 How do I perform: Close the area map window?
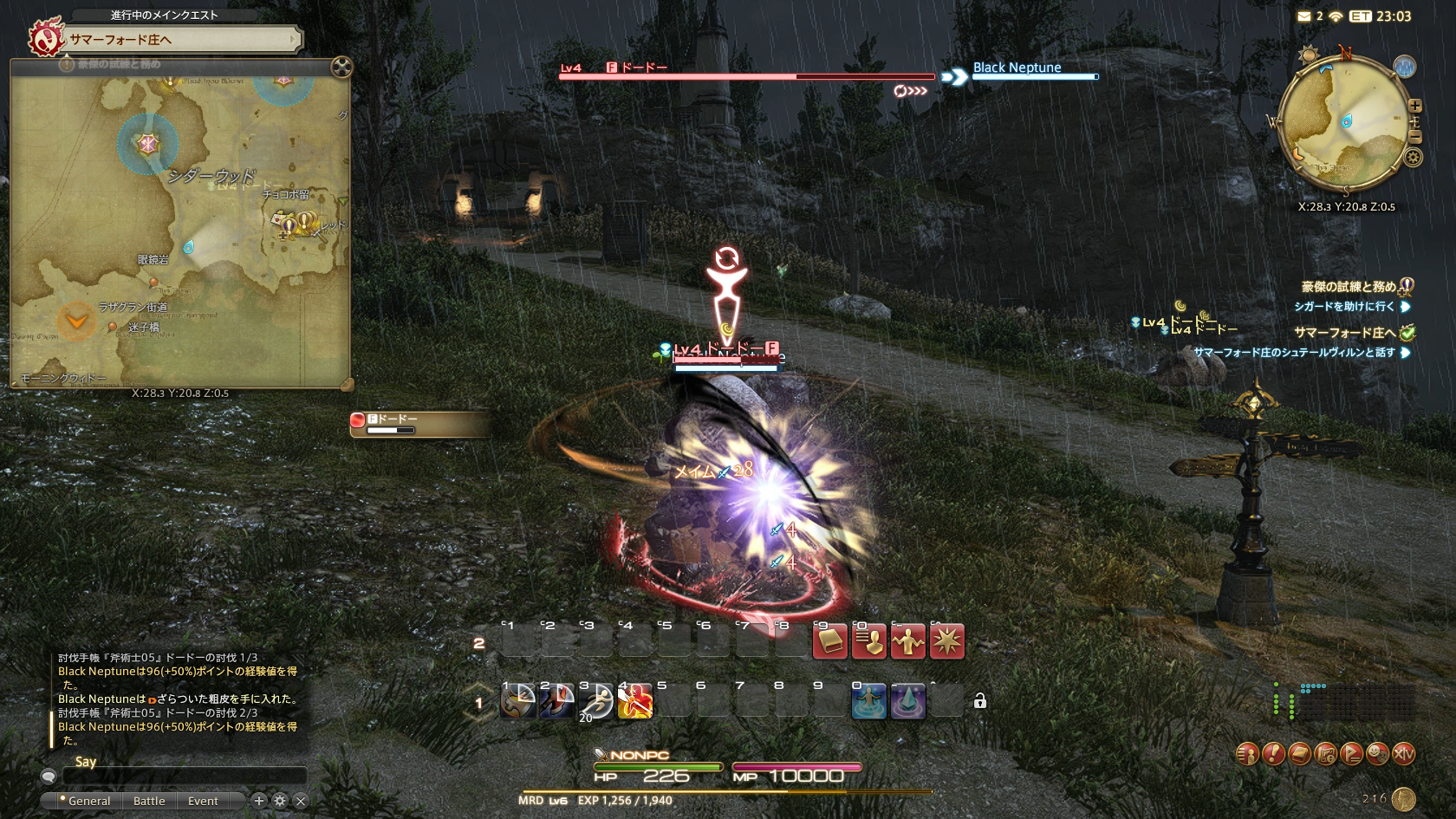(341, 67)
